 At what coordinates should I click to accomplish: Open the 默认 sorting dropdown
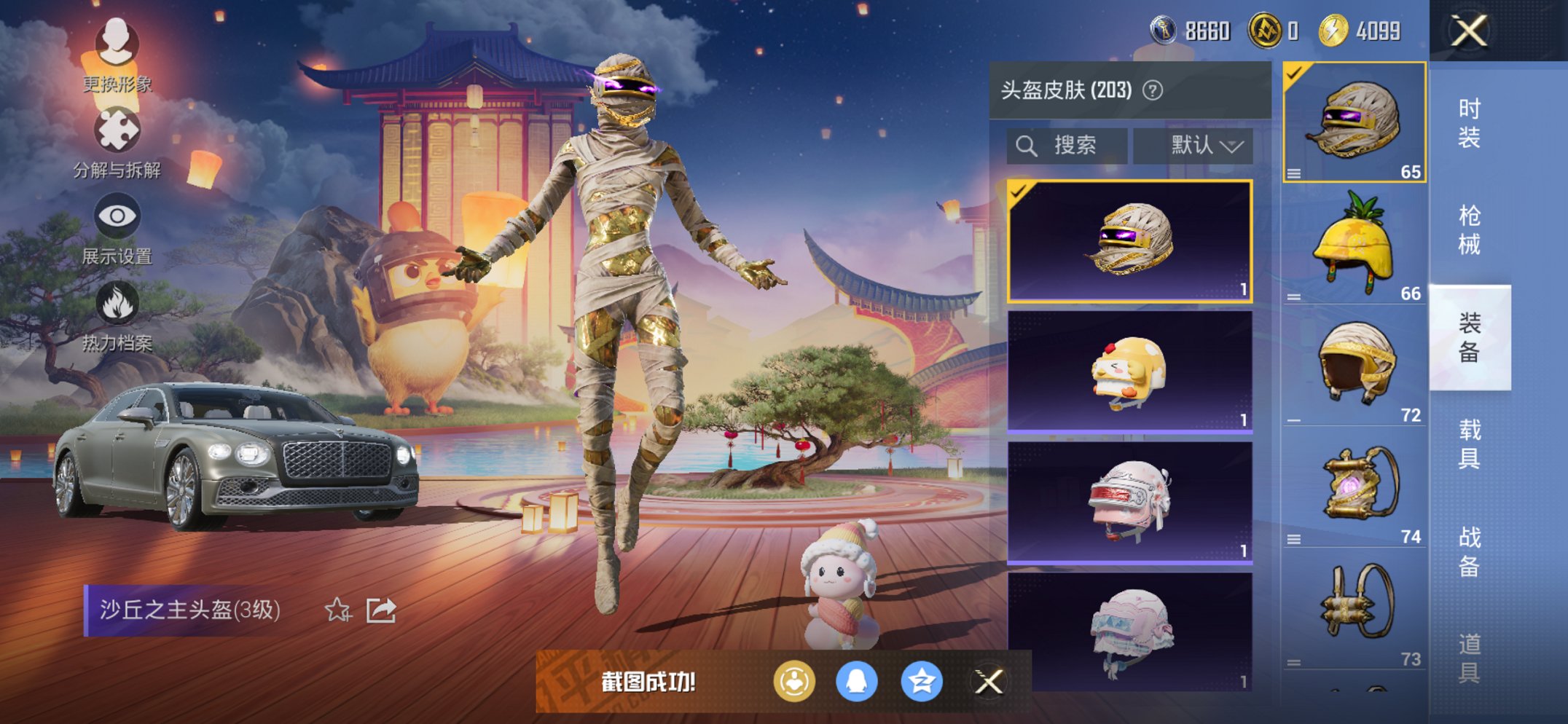click(x=1195, y=145)
